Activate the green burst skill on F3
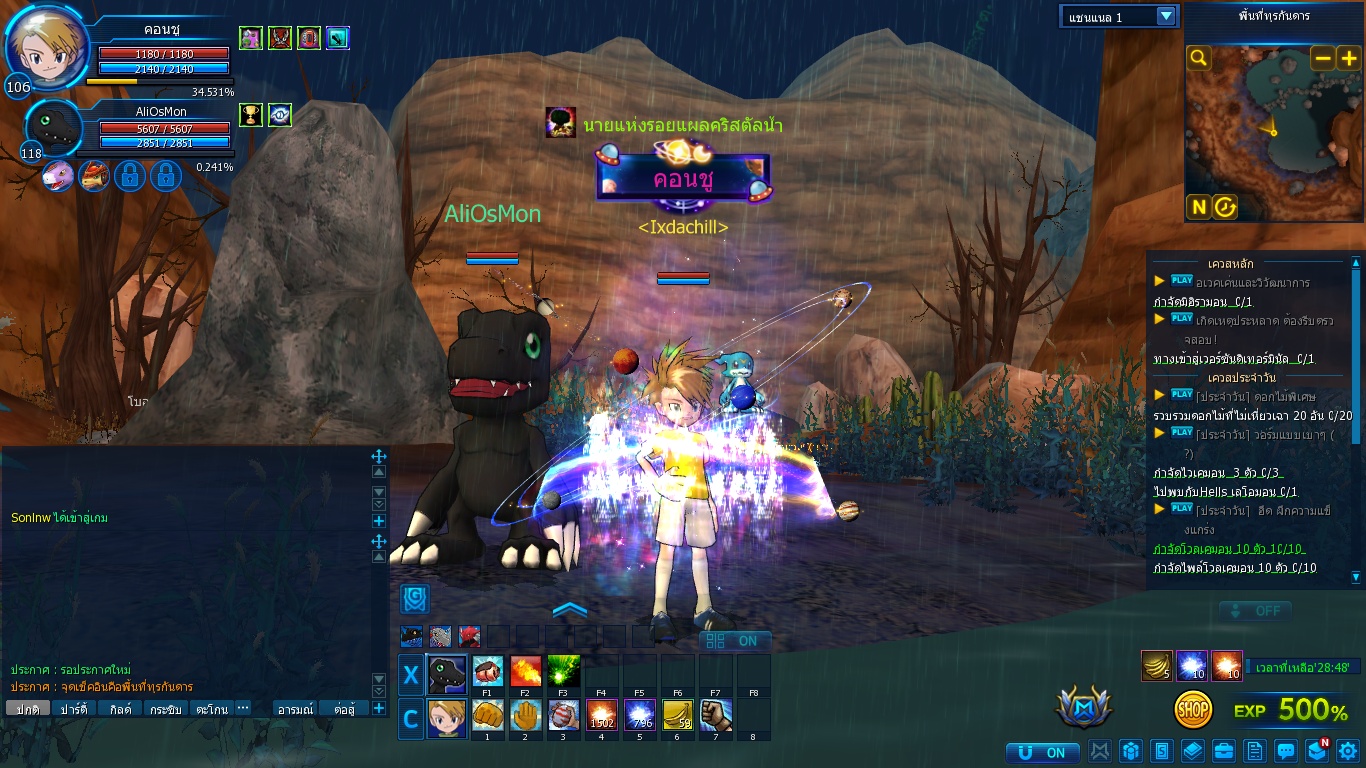 pos(564,672)
